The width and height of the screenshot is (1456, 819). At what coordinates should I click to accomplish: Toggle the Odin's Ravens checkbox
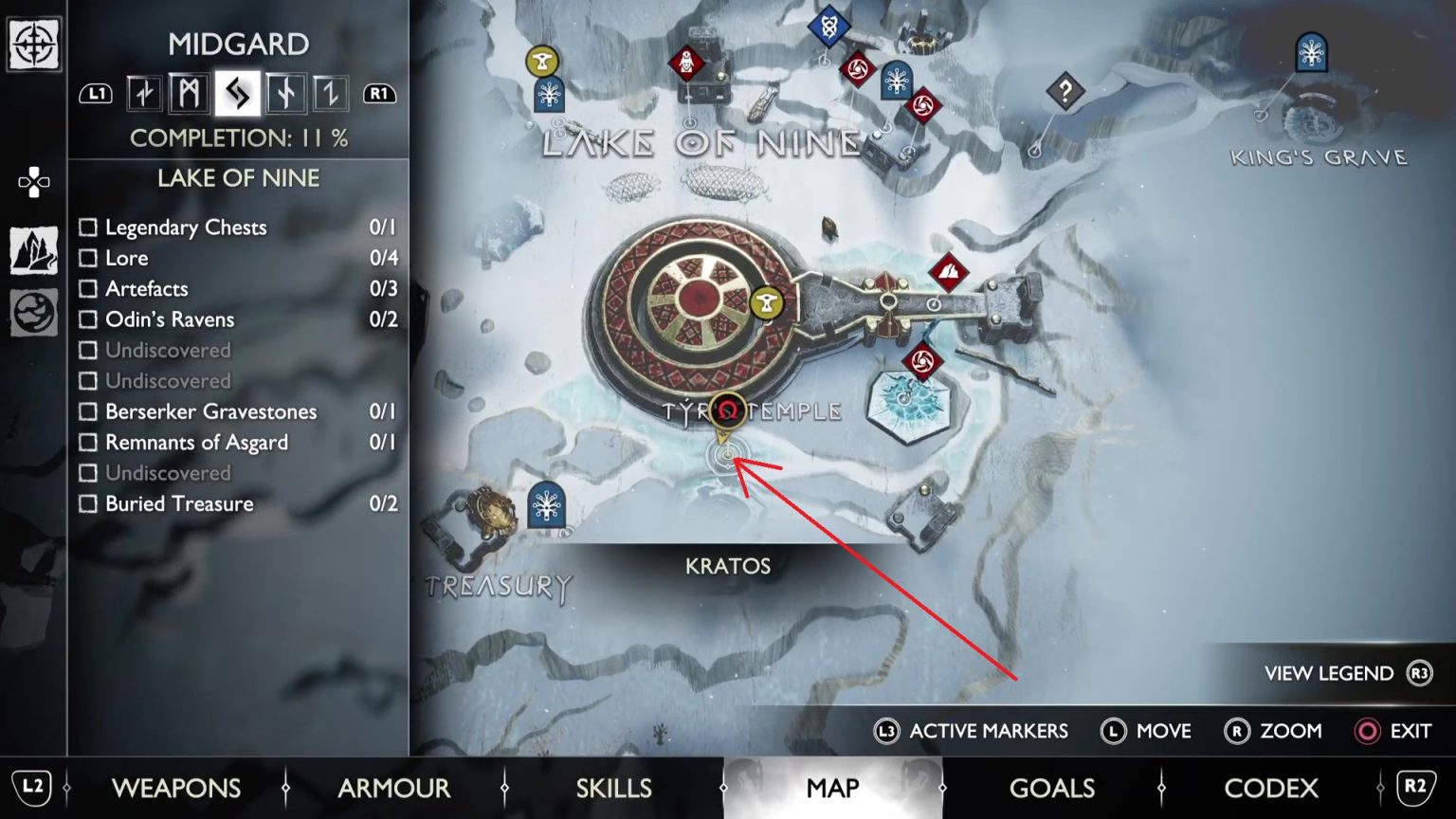coord(89,319)
